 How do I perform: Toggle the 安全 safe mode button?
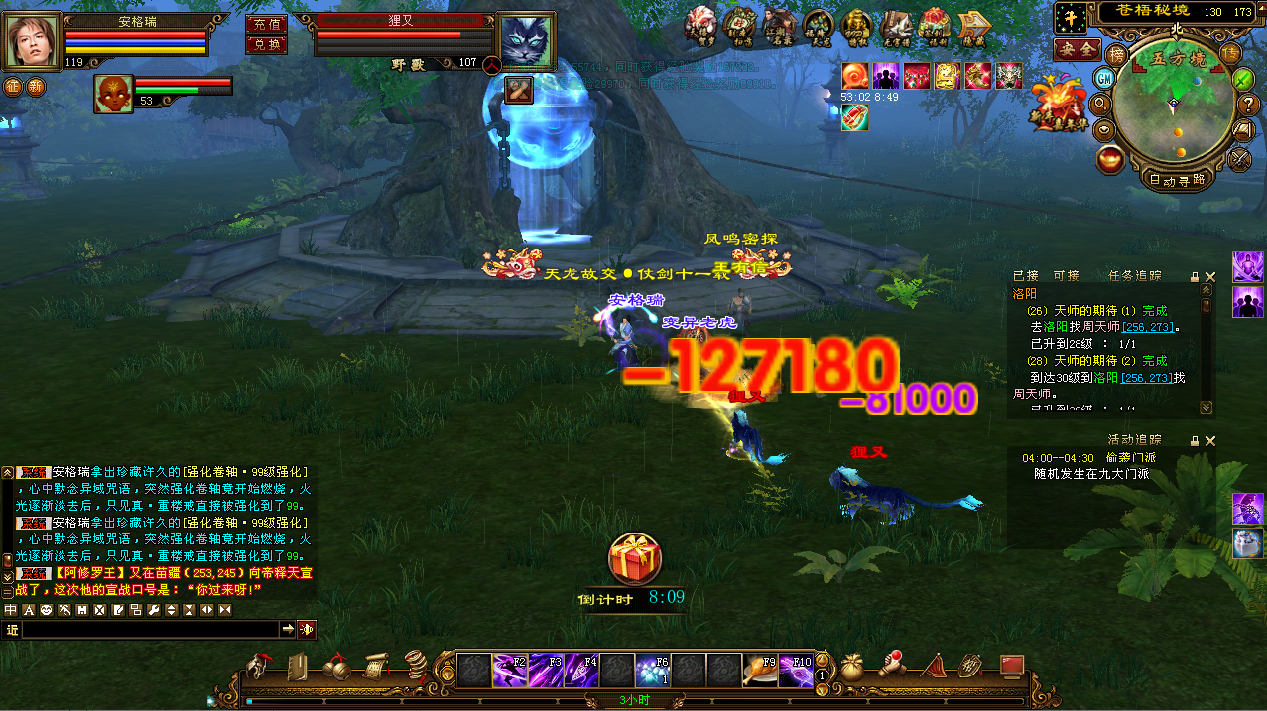pos(1077,49)
